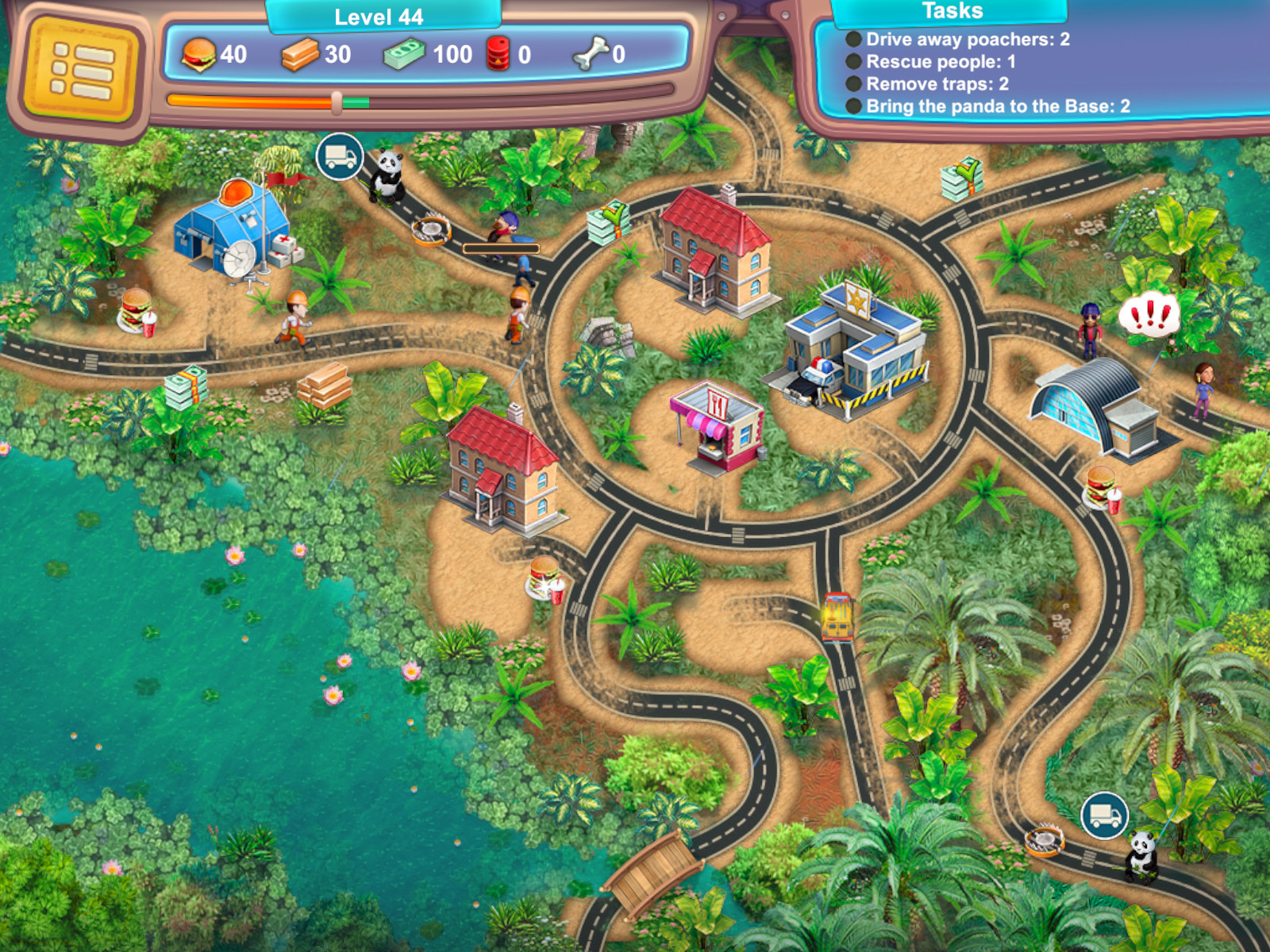
Task: Toggle the bullet for Rescue people task
Action: coord(855,61)
